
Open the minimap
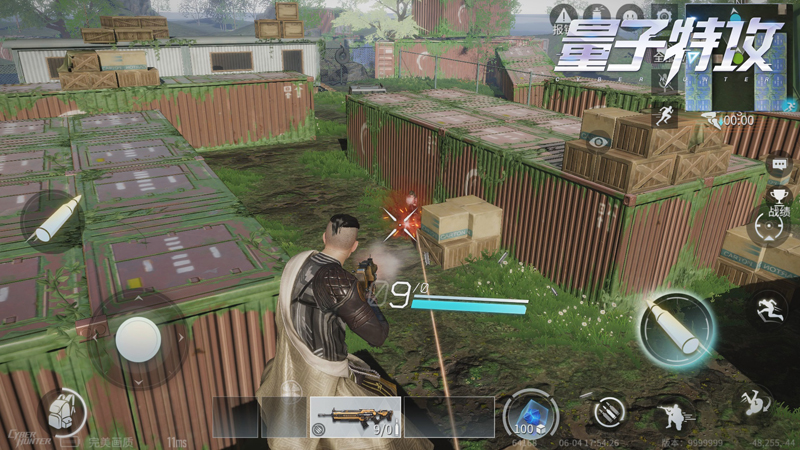pos(740,58)
